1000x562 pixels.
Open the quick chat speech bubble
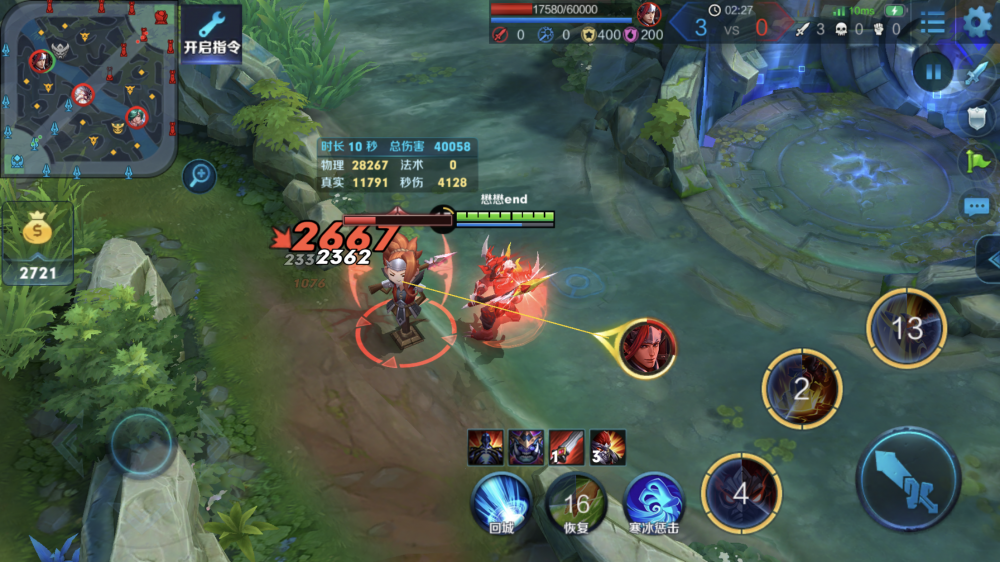click(x=977, y=206)
